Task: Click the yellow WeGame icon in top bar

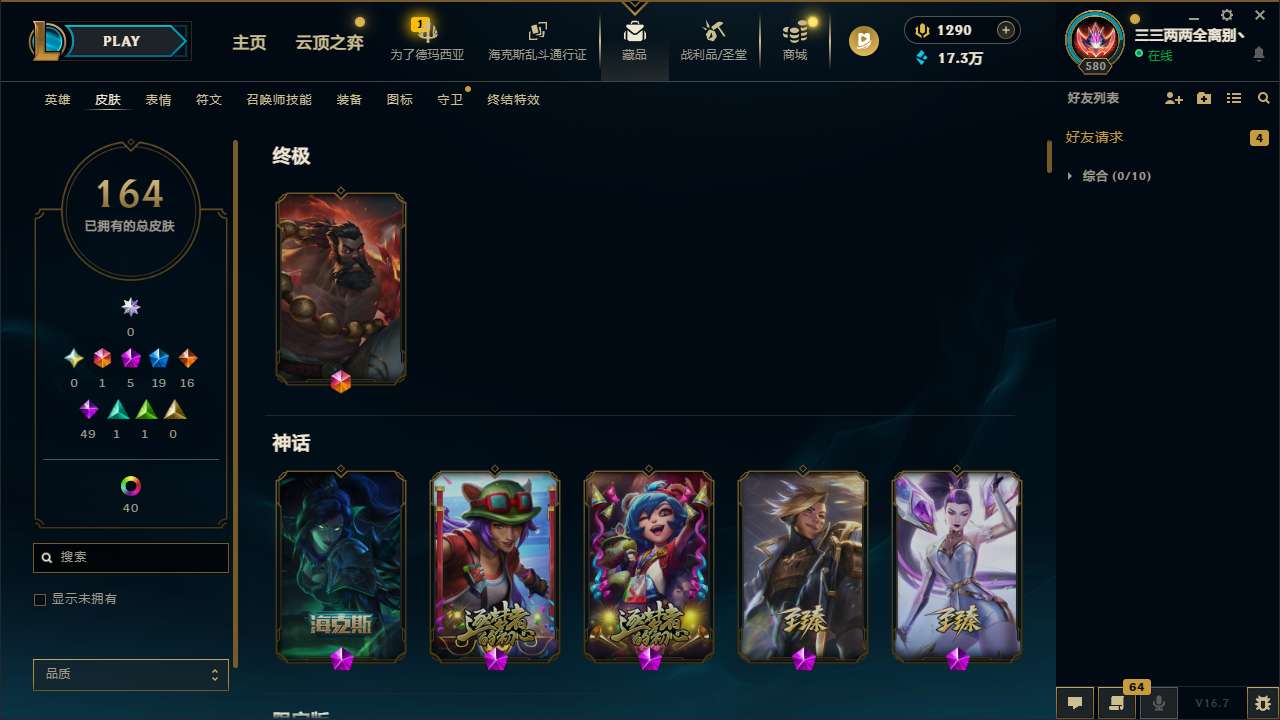Action: click(x=863, y=40)
